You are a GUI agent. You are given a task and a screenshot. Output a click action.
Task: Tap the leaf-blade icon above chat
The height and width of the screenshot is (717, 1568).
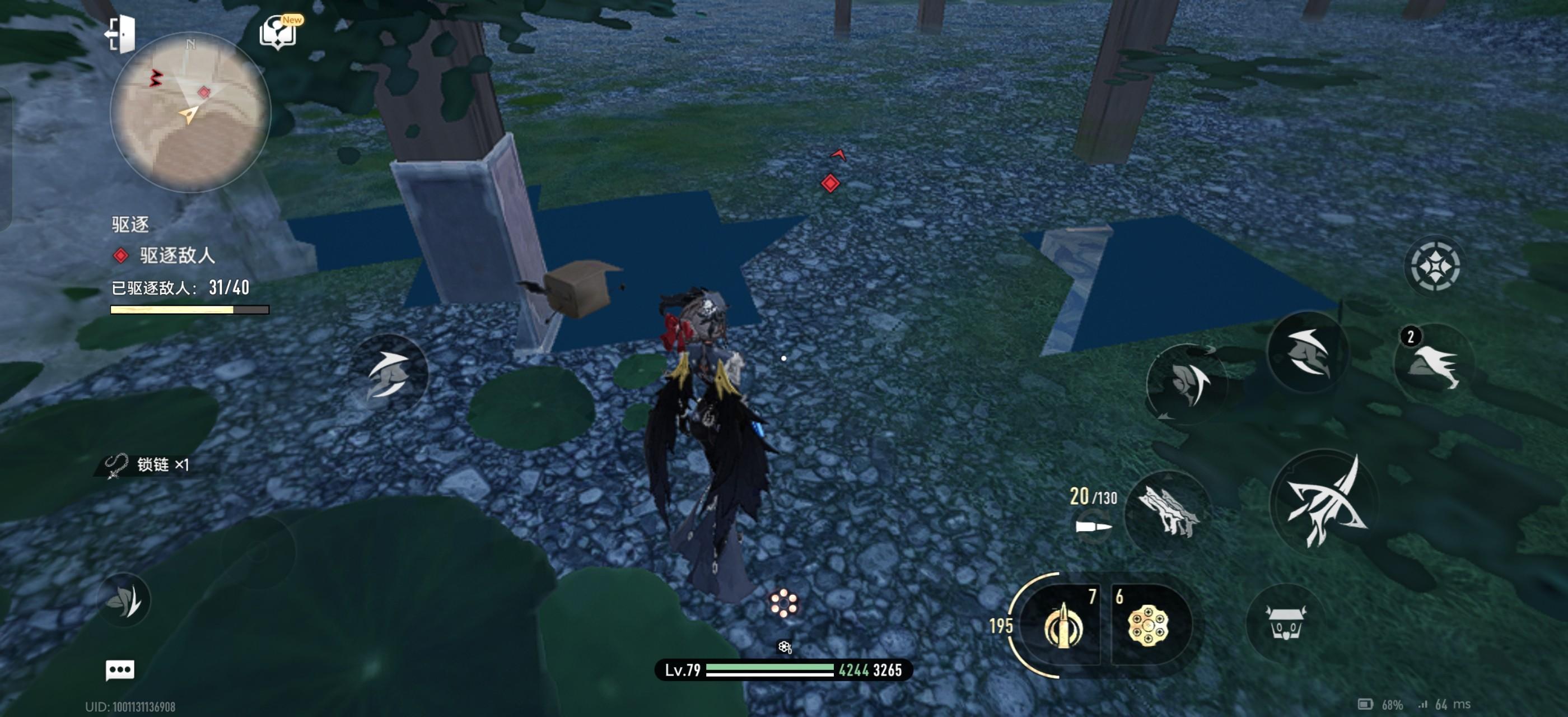coord(124,600)
